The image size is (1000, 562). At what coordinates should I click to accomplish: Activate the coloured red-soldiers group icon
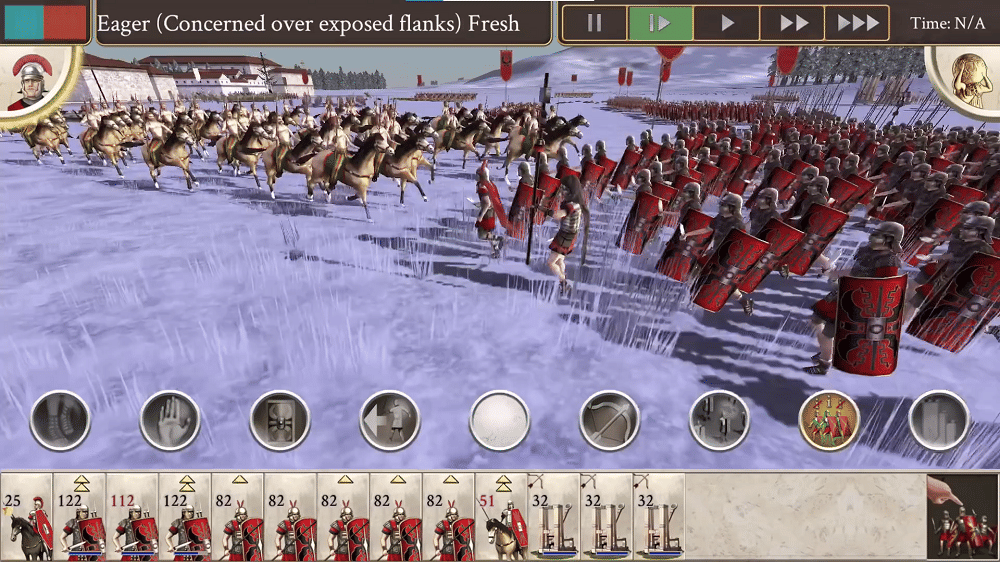pos(829,420)
